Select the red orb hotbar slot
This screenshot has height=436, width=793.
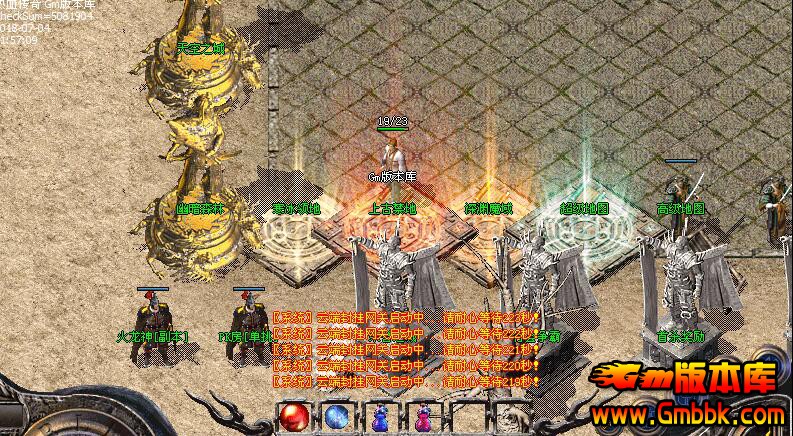pyautogui.click(x=295, y=416)
